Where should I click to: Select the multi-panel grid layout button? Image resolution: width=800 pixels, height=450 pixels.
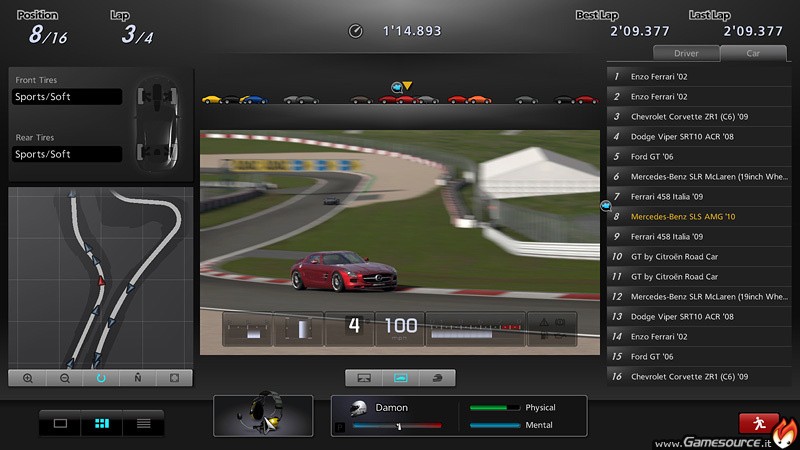coord(101,423)
